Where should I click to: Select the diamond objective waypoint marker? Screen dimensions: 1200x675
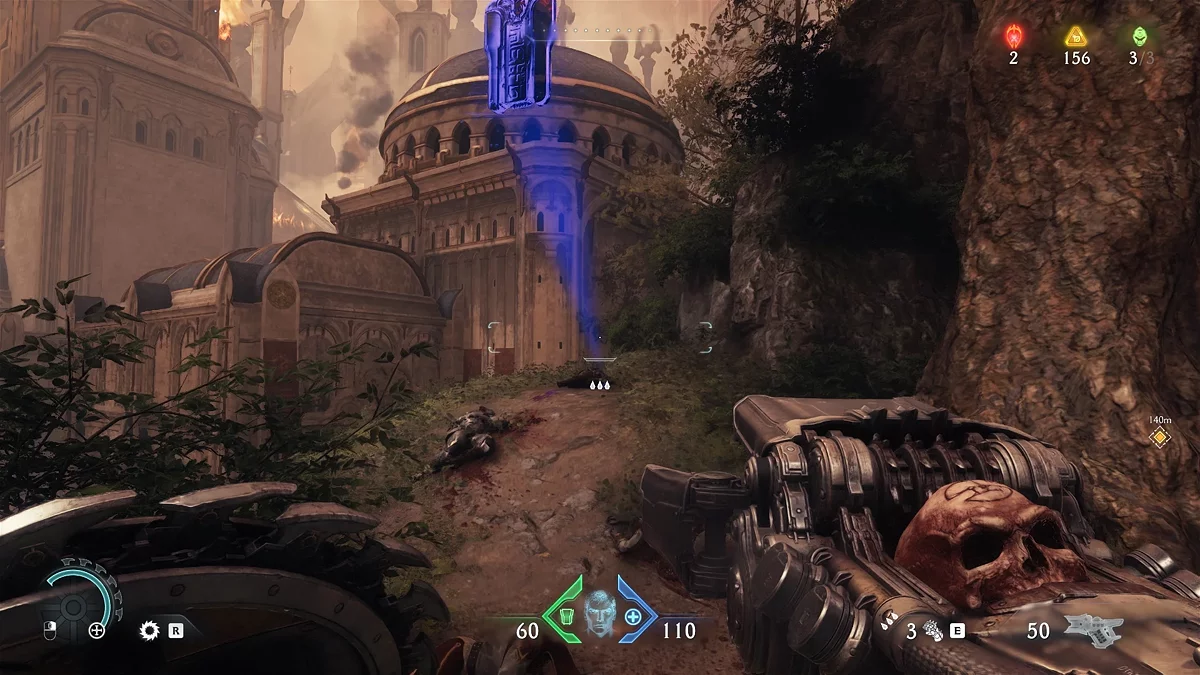tap(1159, 437)
